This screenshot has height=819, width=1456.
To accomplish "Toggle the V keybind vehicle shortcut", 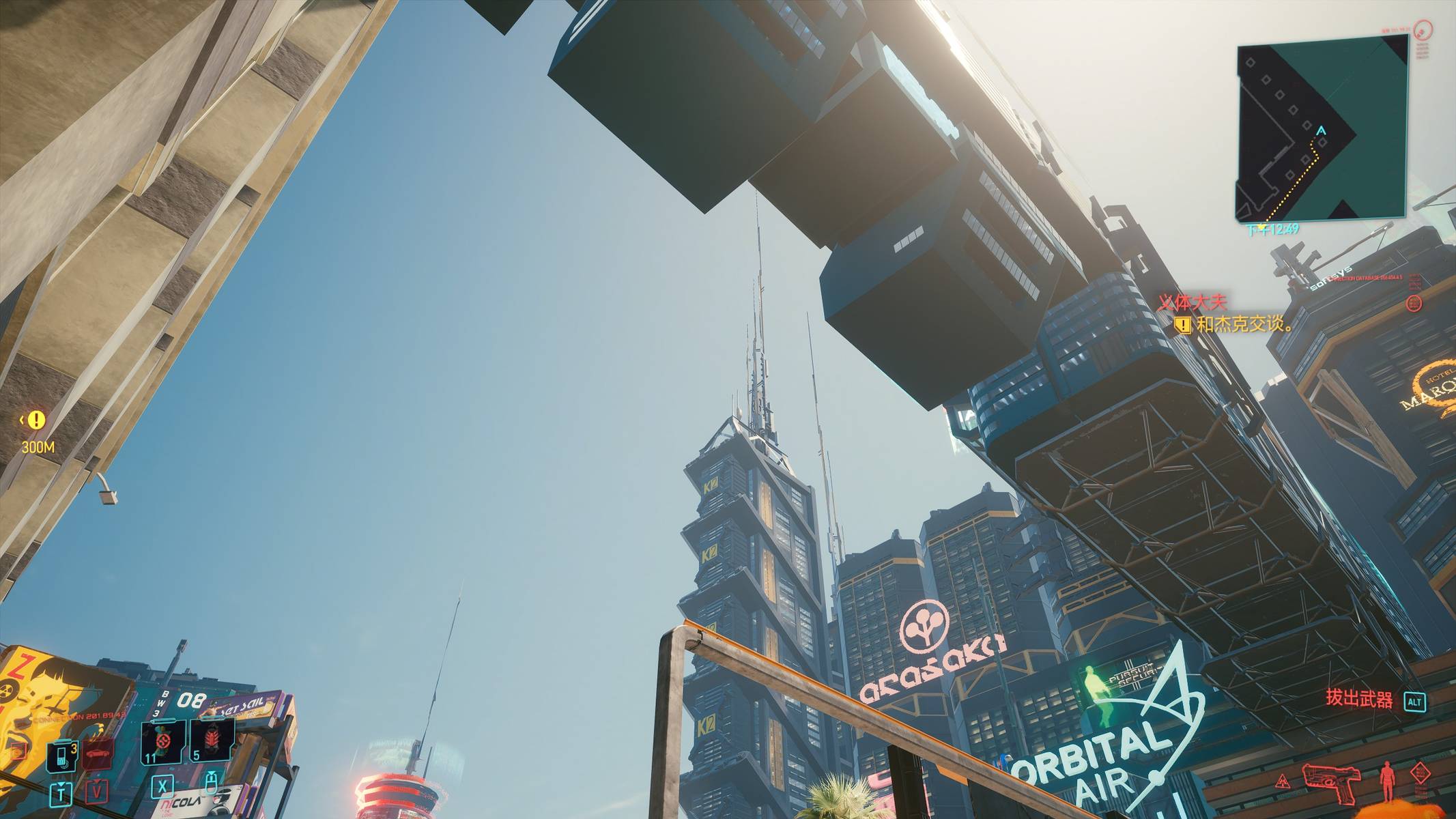I will point(98,792).
